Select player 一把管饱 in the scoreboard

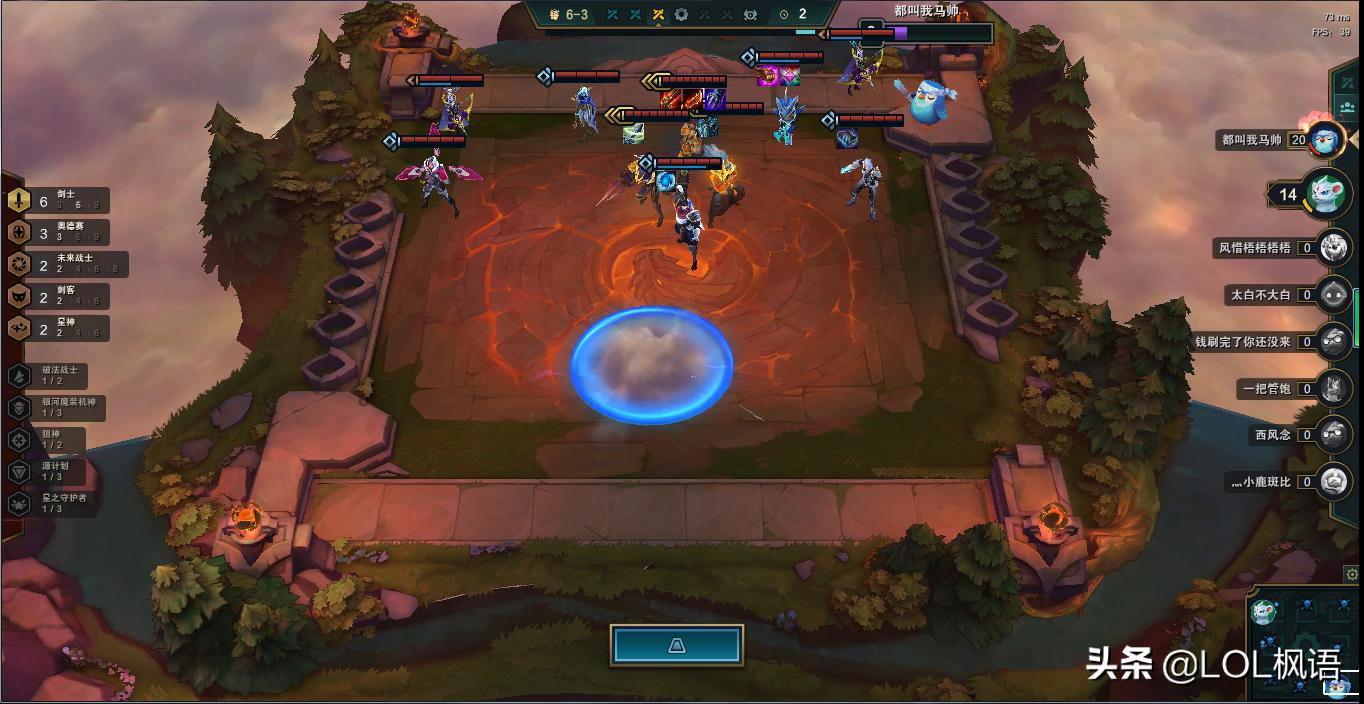click(x=1333, y=388)
